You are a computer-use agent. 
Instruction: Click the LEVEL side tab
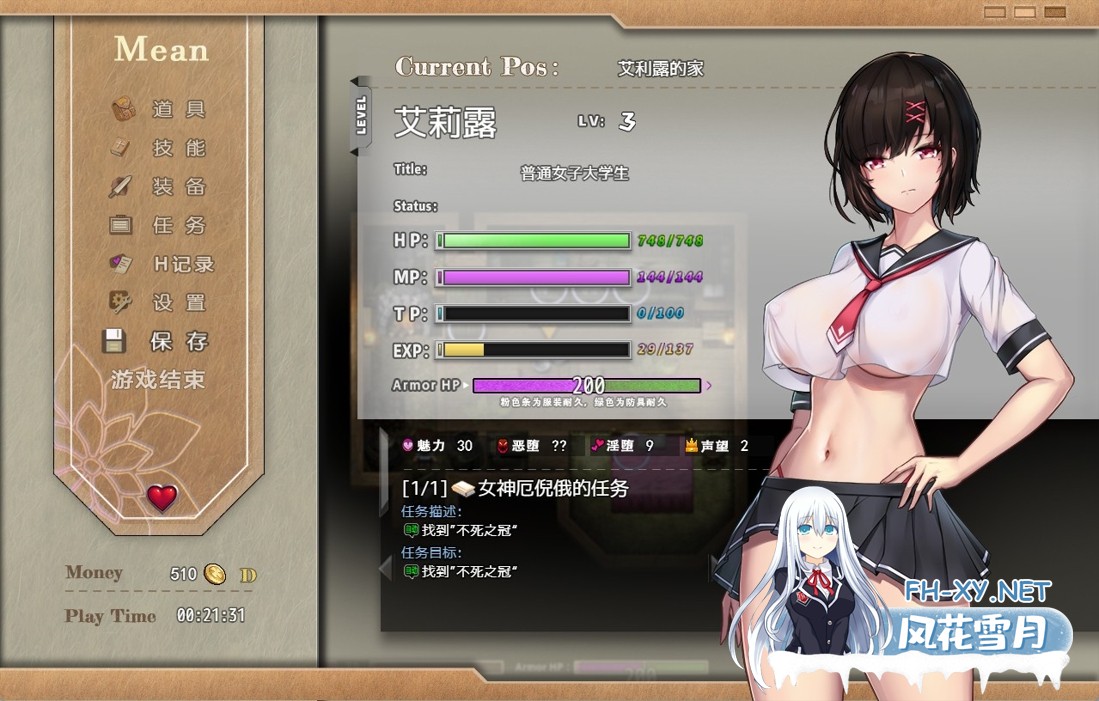[x=361, y=116]
